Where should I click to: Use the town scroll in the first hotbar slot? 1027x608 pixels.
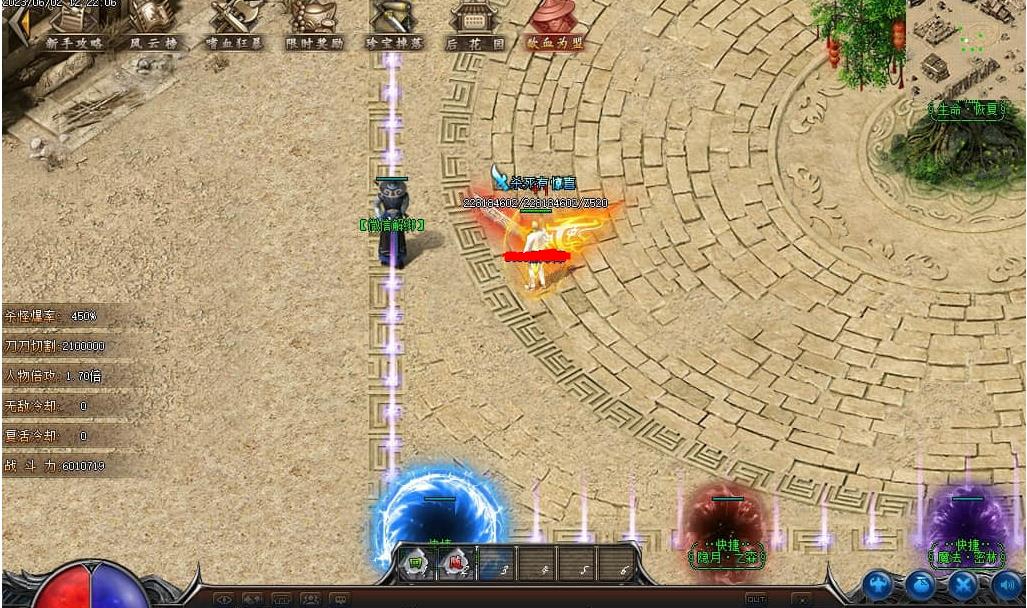[x=417, y=564]
